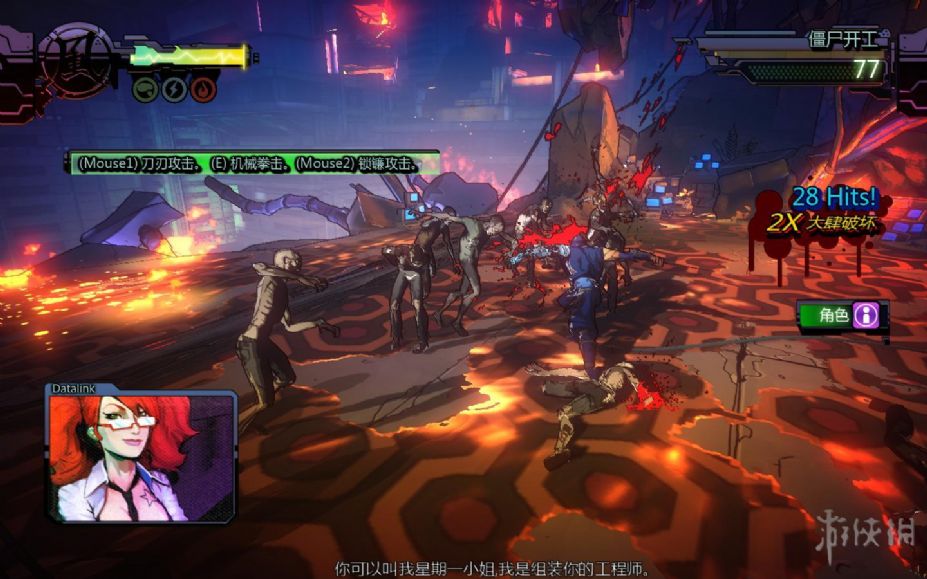Viewport: 927px width, 579px height.
Task: Open the 角色 character info panel
Action: (833, 316)
